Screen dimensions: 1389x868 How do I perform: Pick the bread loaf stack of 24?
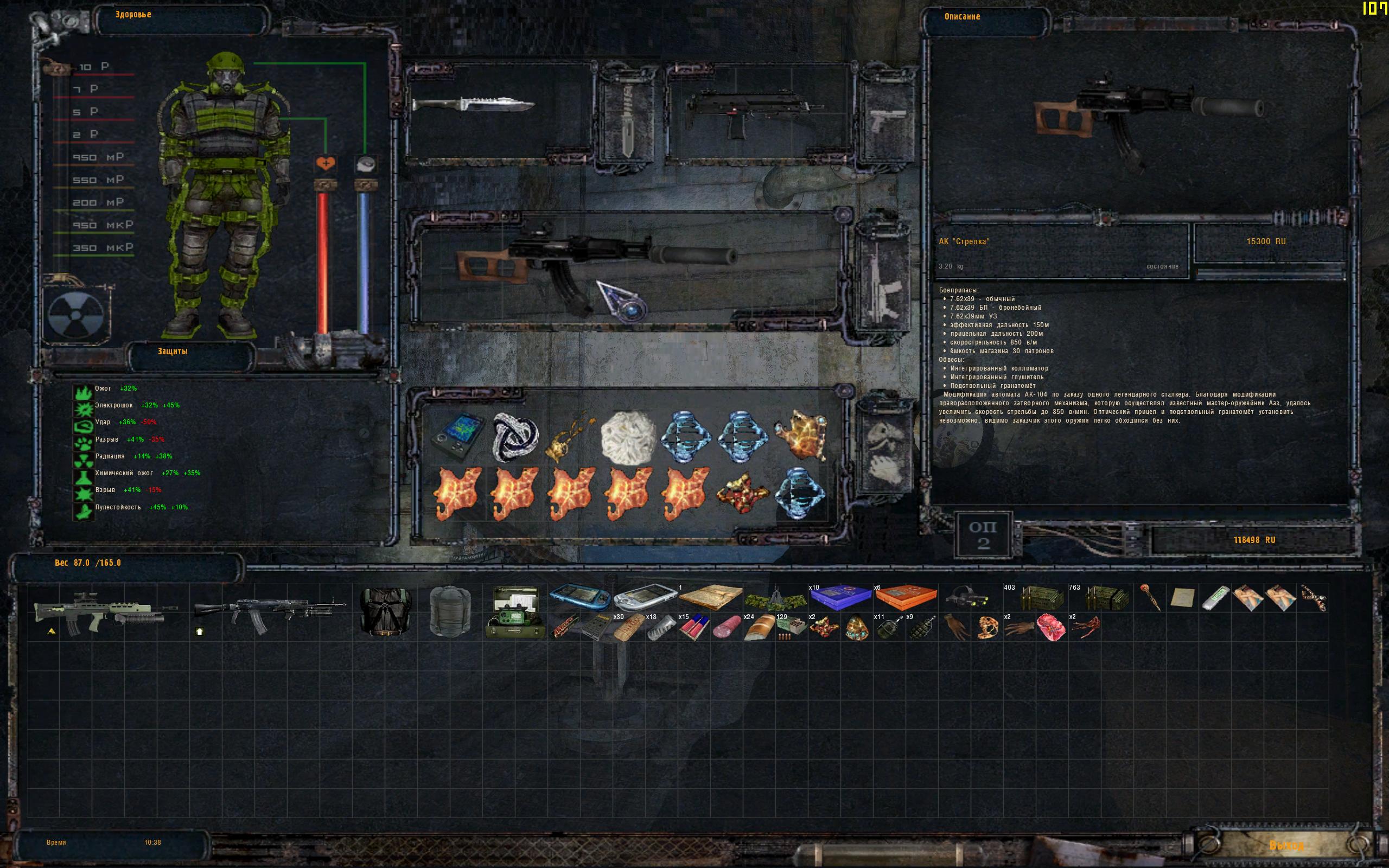click(759, 628)
